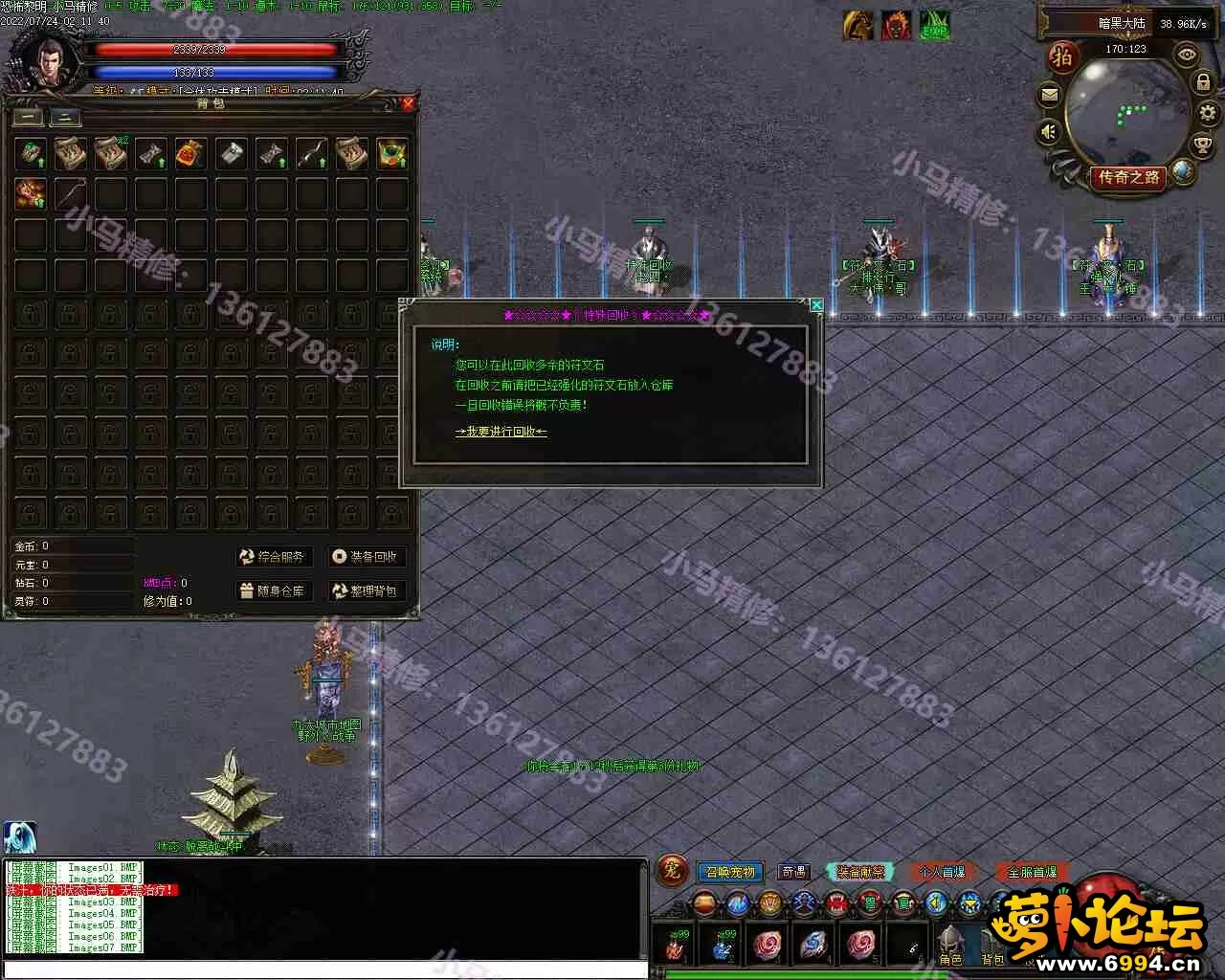Click the padlock icon by the minimap
1225x980 pixels.
pos(1202,82)
